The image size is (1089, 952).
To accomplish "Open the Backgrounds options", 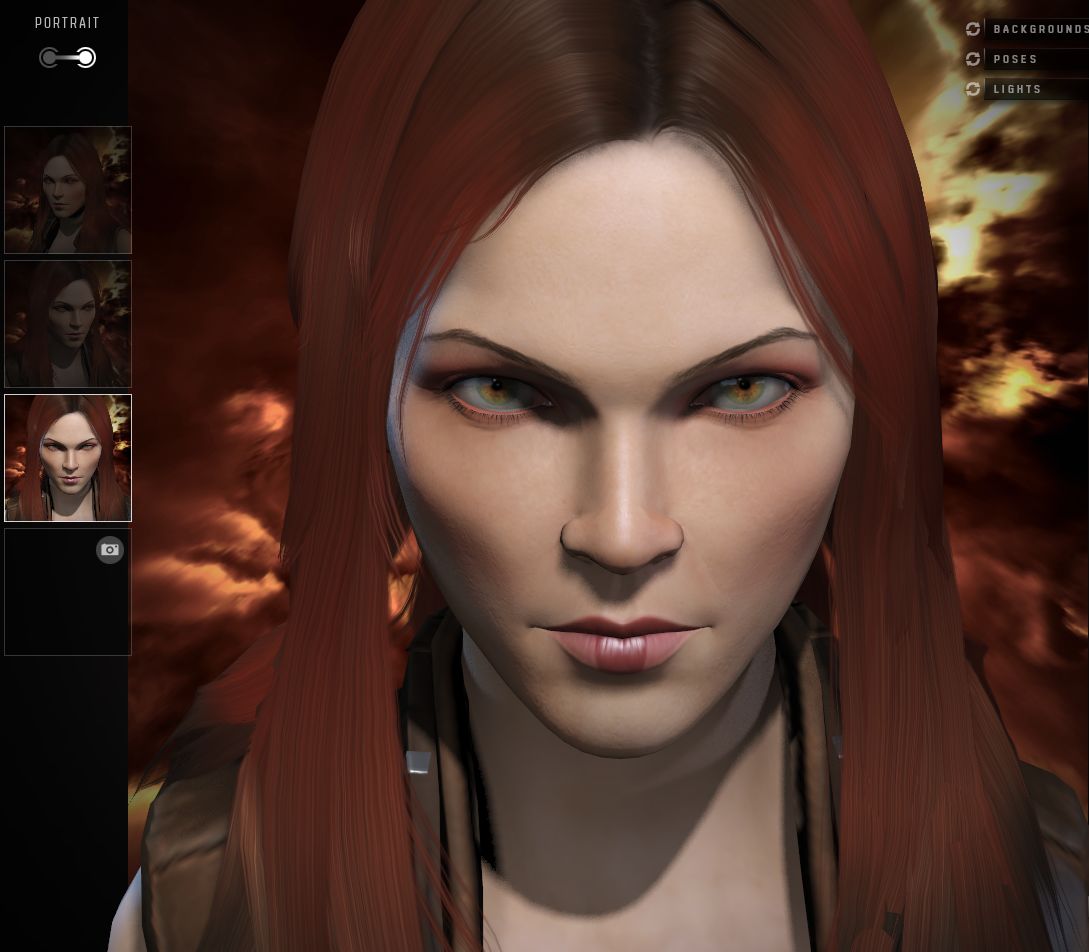I will (1040, 29).
